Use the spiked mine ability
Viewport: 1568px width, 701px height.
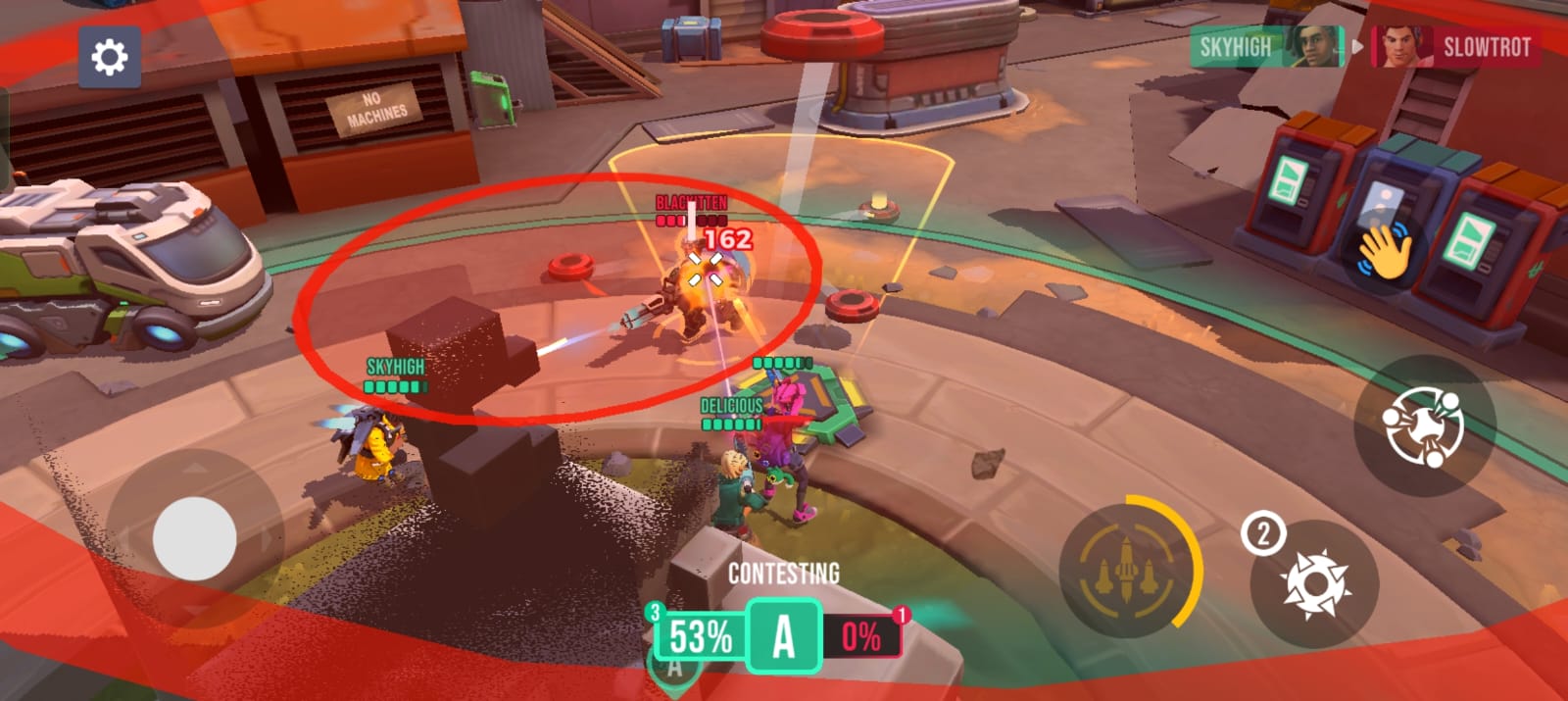1315,583
